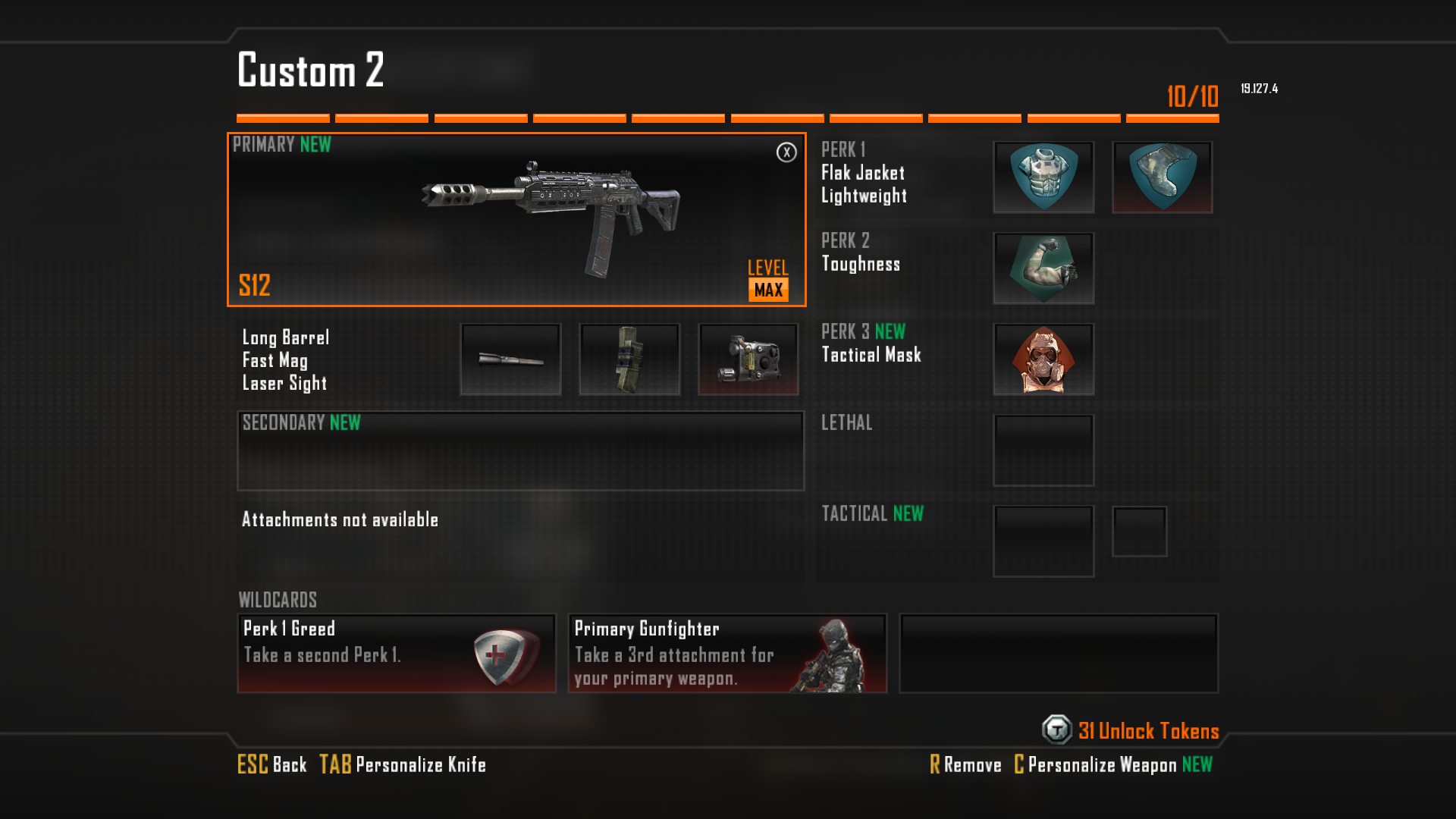Screen dimensions: 1456x819
Task: Remove the primary weapon with the X button
Action: [x=786, y=152]
